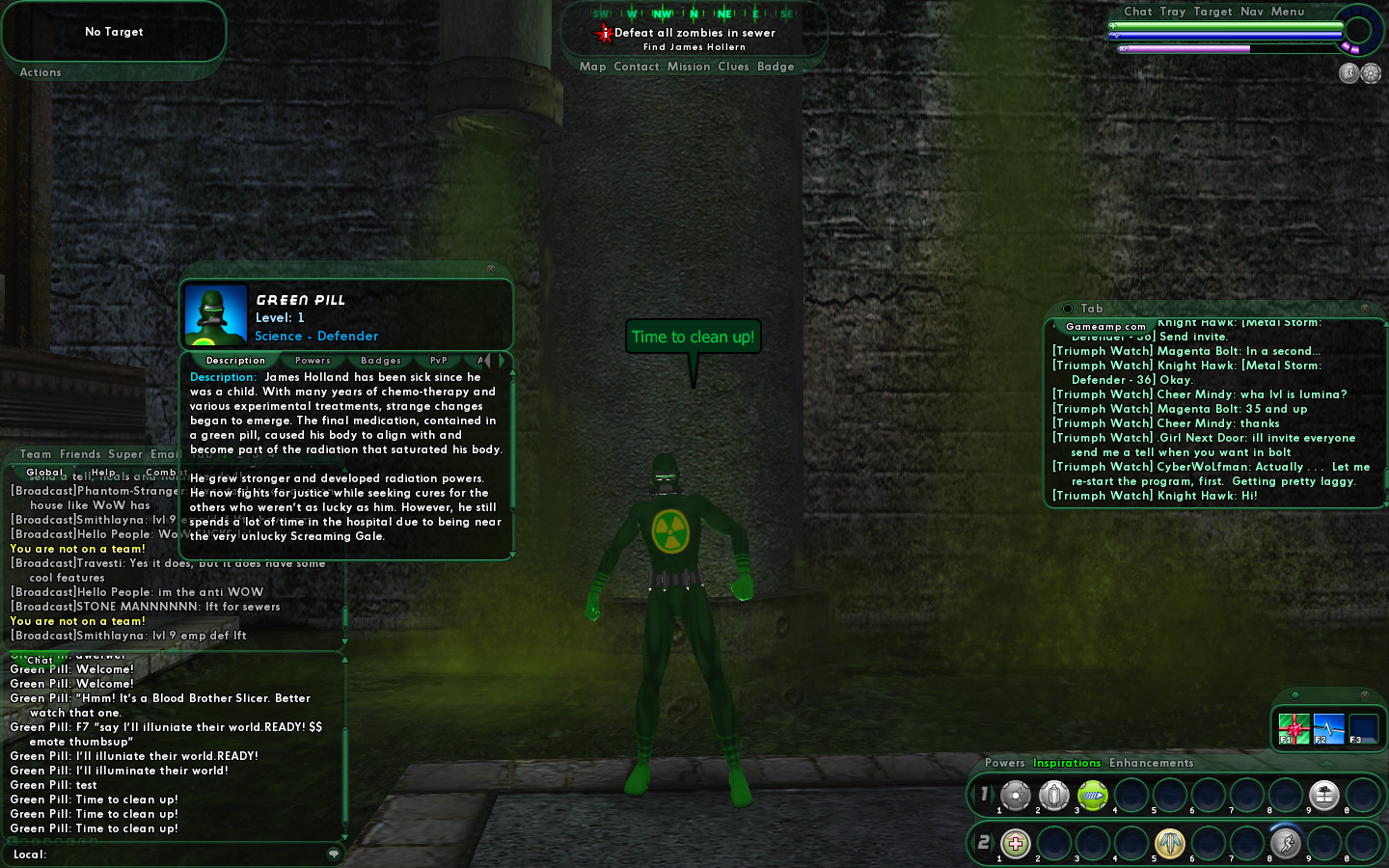Toggle the Sprint running-figure power
This screenshot has width=1389, height=868.
point(1285,844)
